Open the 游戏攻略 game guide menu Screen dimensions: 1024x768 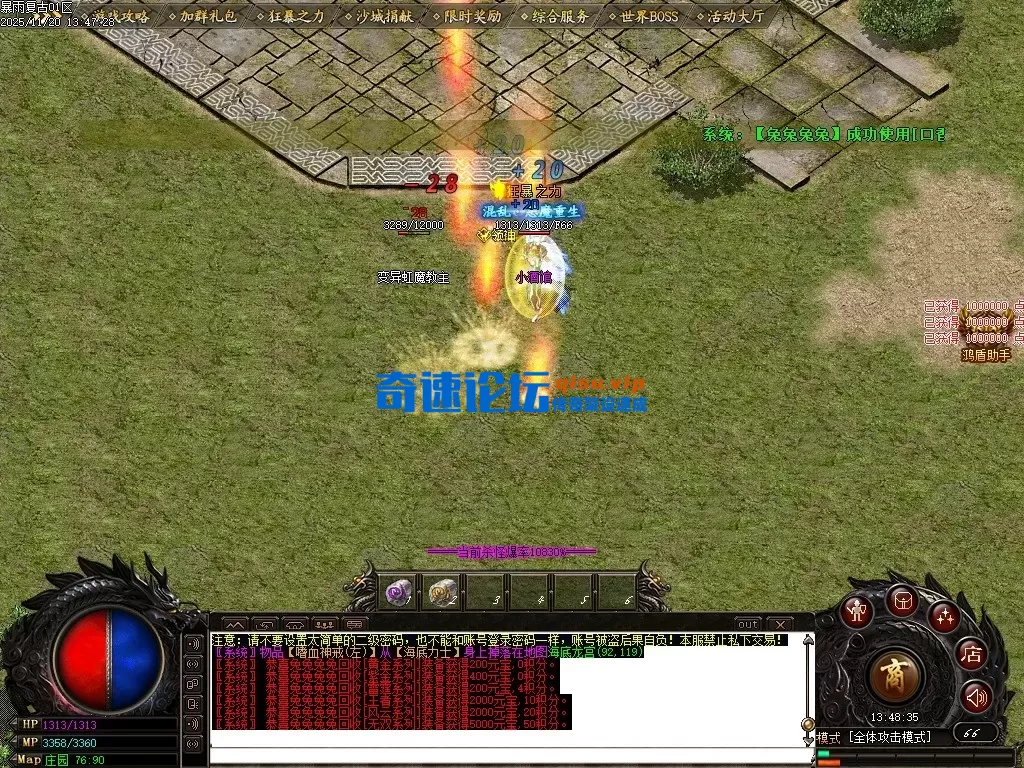click(123, 16)
